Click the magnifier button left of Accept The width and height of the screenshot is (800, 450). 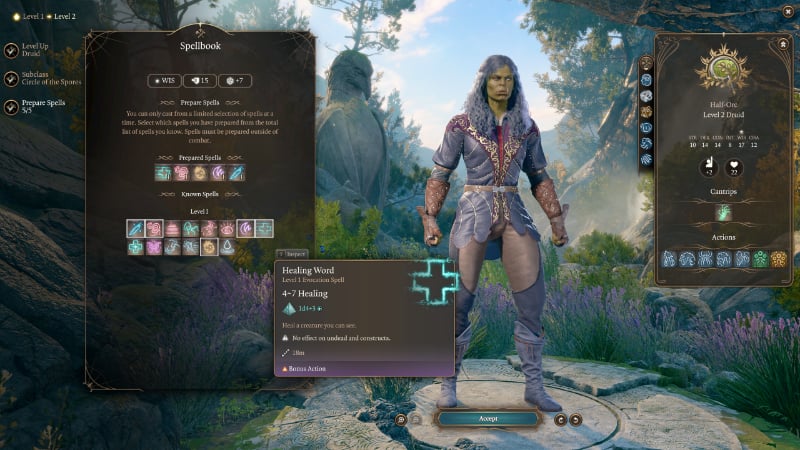point(401,419)
